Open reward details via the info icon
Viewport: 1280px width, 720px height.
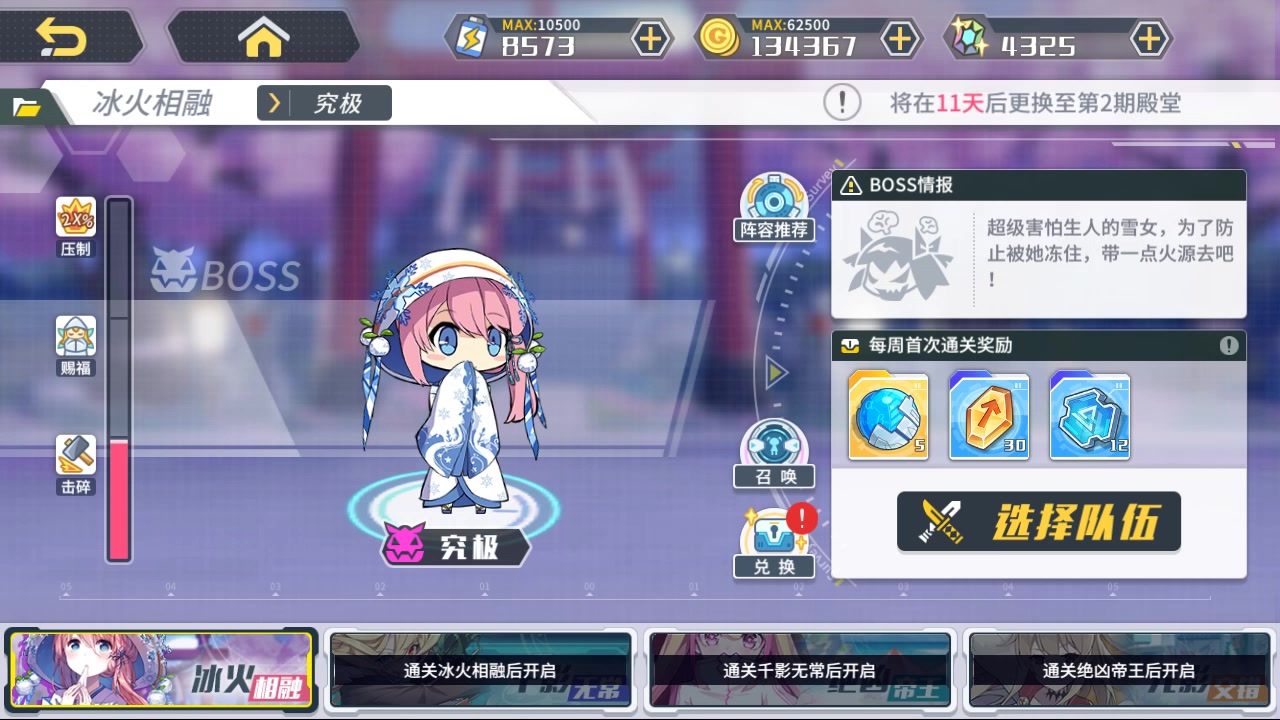click(x=1228, y=346)
